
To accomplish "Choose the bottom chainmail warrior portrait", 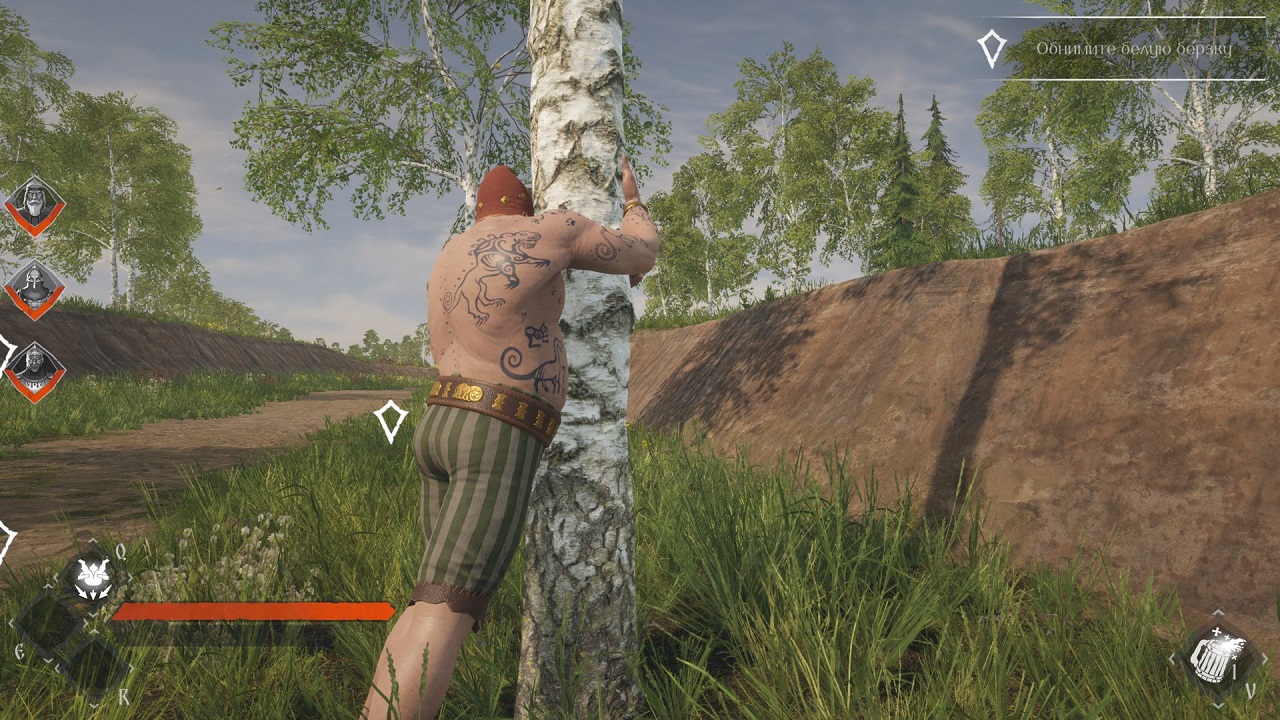I will 35,371.
